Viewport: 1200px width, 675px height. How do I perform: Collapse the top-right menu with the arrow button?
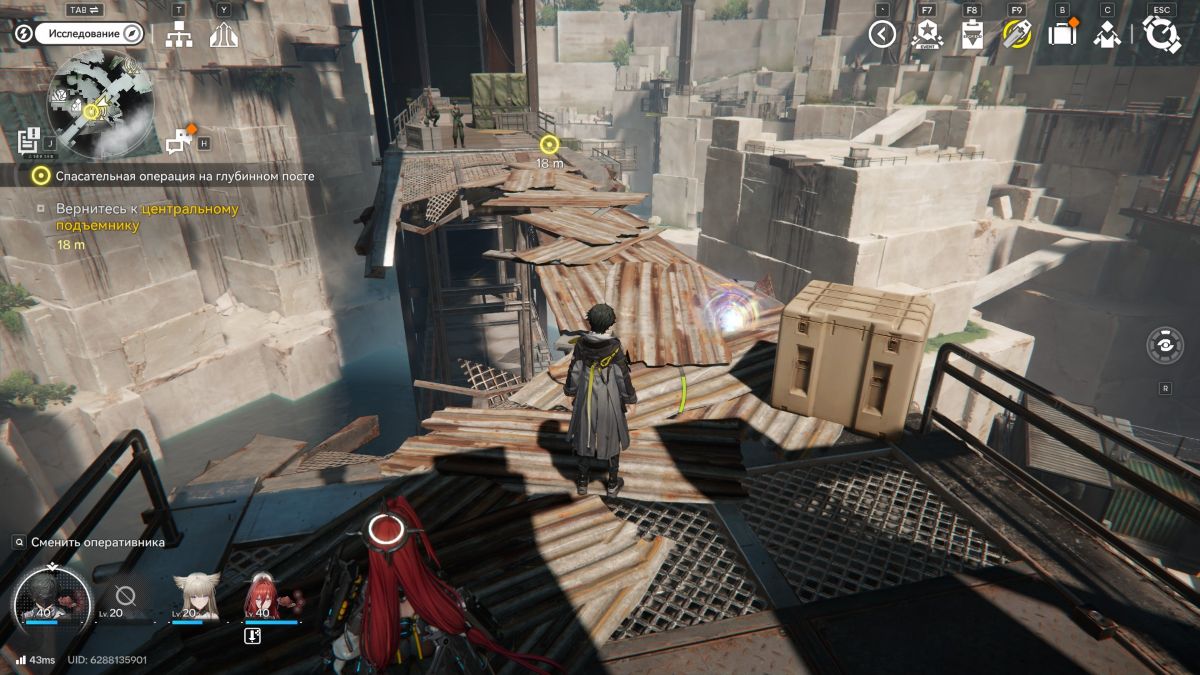[882, 35]
